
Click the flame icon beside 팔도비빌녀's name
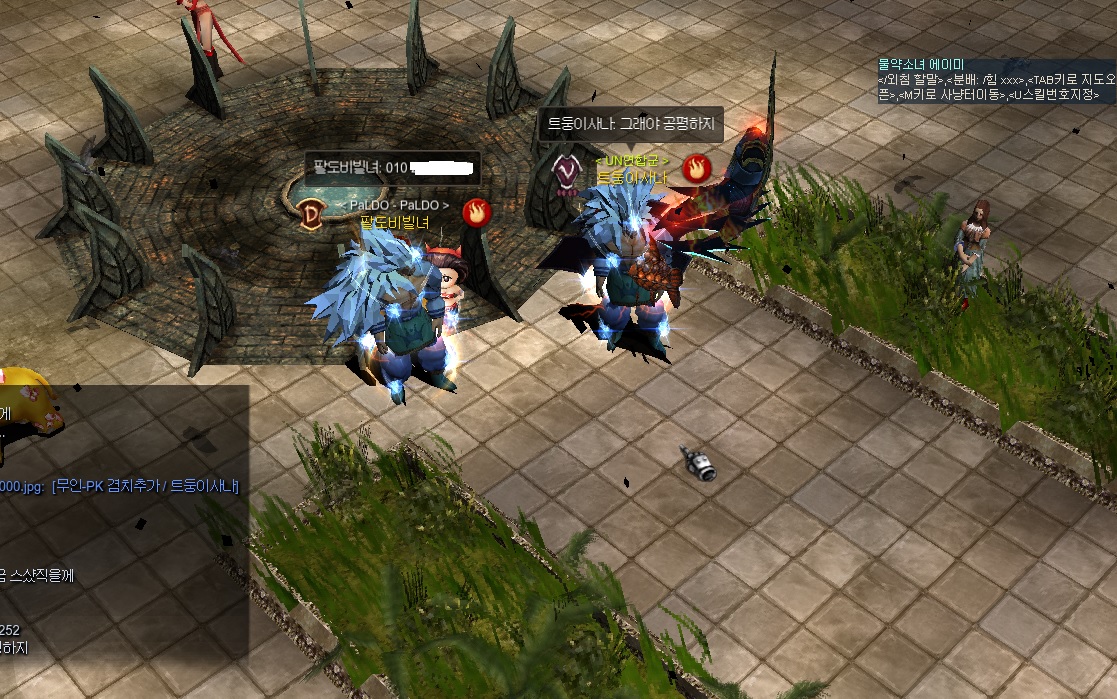pyautogui.click(x=475, y=212)
